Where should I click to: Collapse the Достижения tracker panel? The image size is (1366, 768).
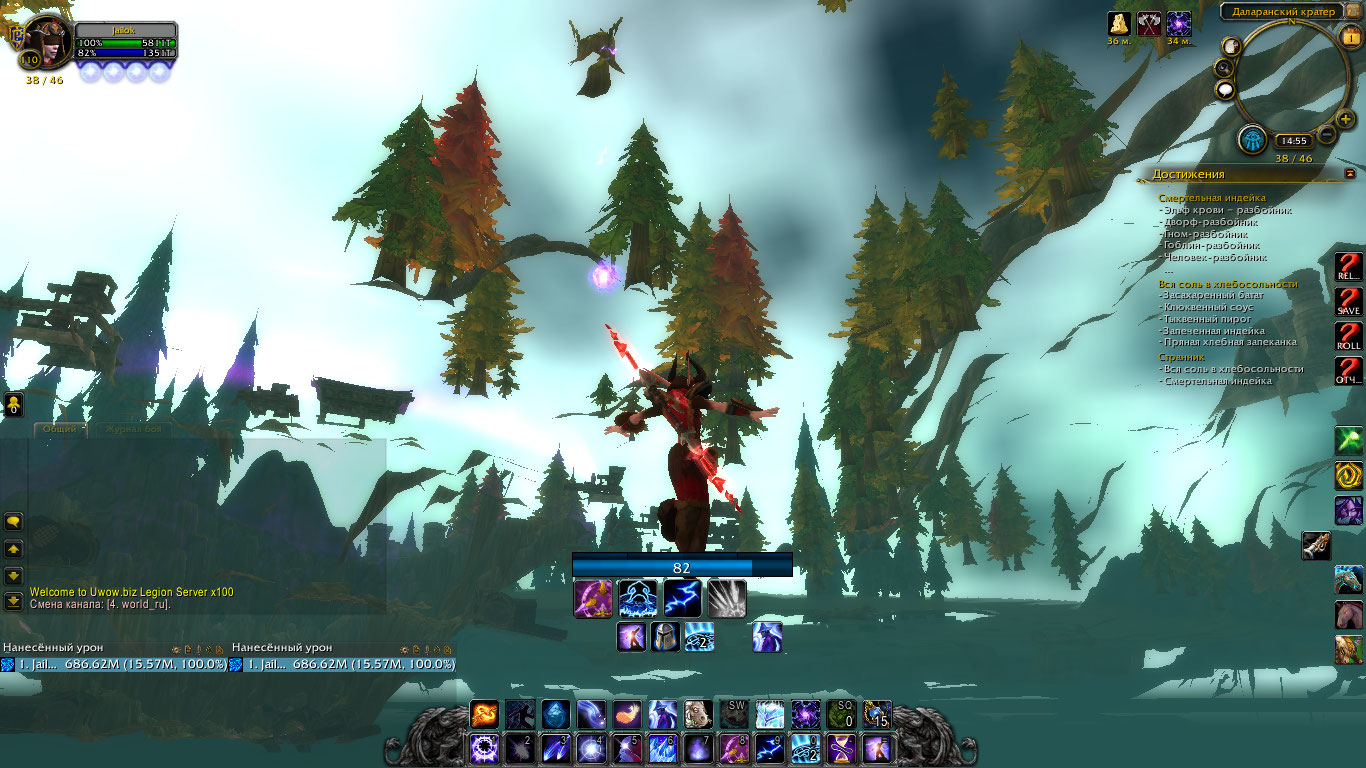click(1351, 174)
